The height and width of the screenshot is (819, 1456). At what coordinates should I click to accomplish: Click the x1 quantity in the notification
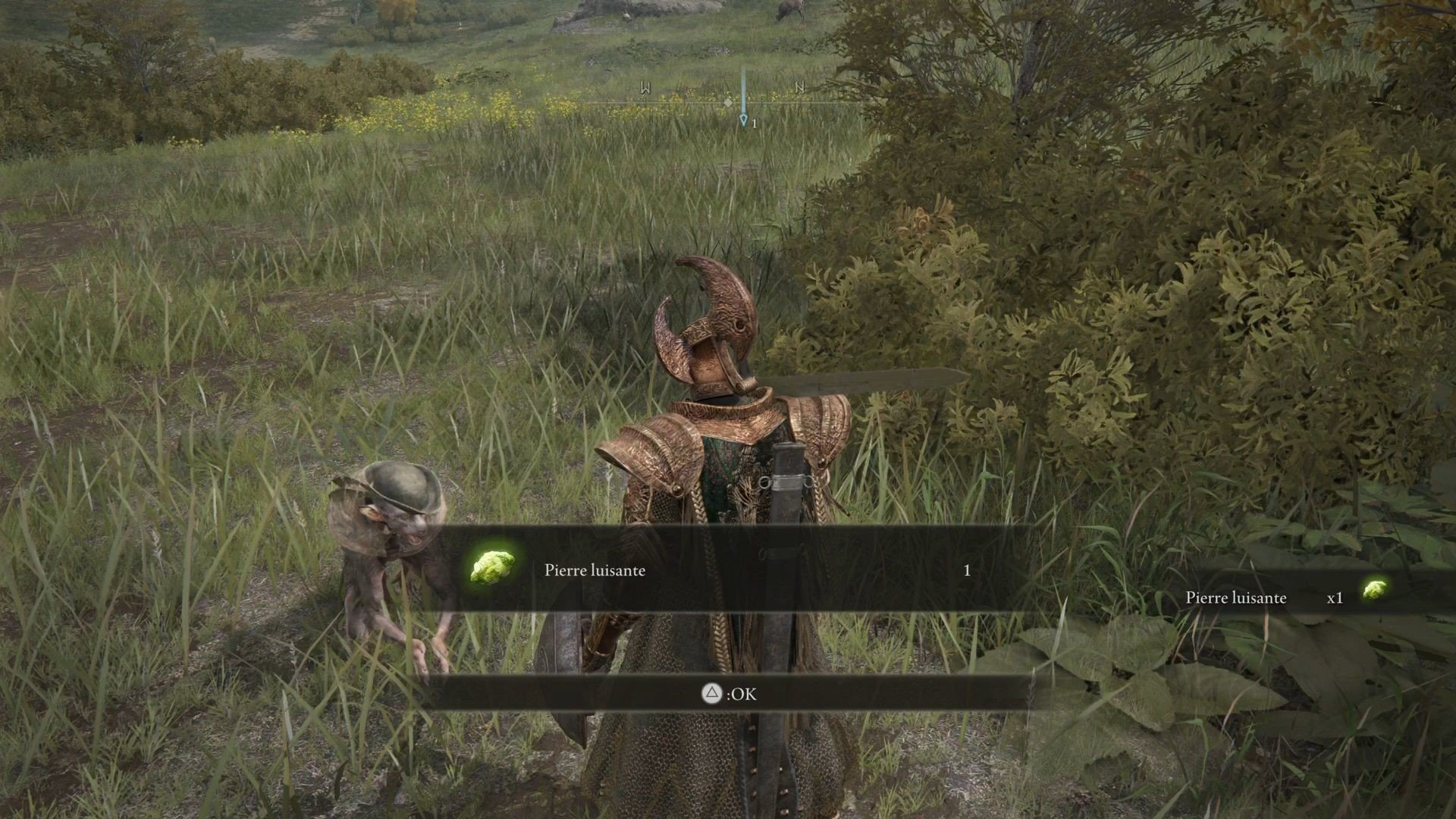coord(1335,598)
